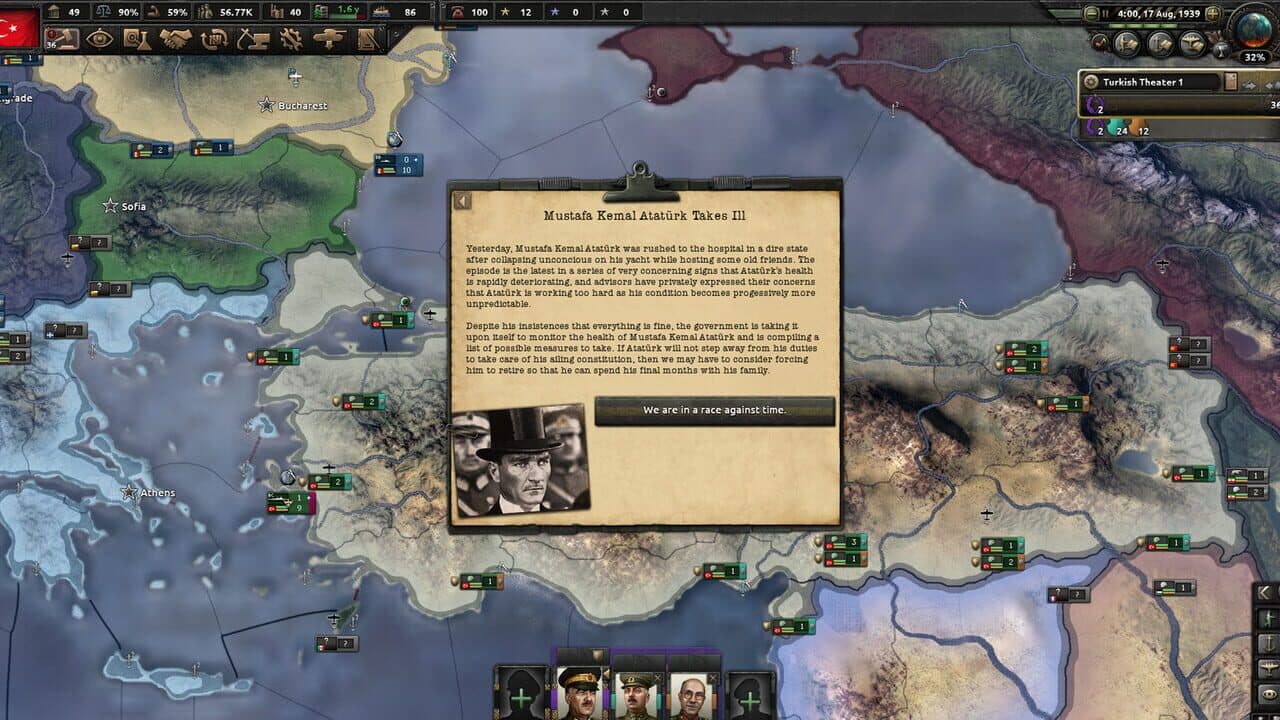This screenshot has height=720, width=1280.
Task: Choose 'We are in a race against time'
Action: [715, 410]
